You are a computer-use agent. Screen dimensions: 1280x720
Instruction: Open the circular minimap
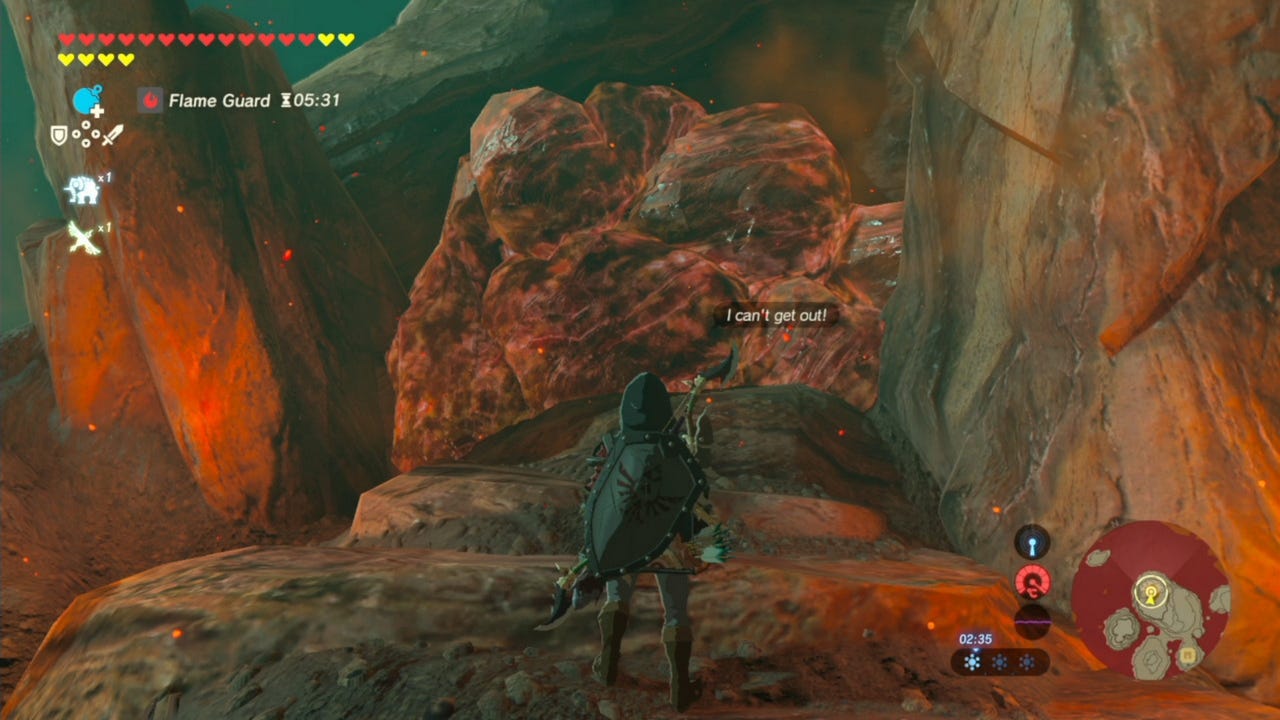(x=1150, y=600)
